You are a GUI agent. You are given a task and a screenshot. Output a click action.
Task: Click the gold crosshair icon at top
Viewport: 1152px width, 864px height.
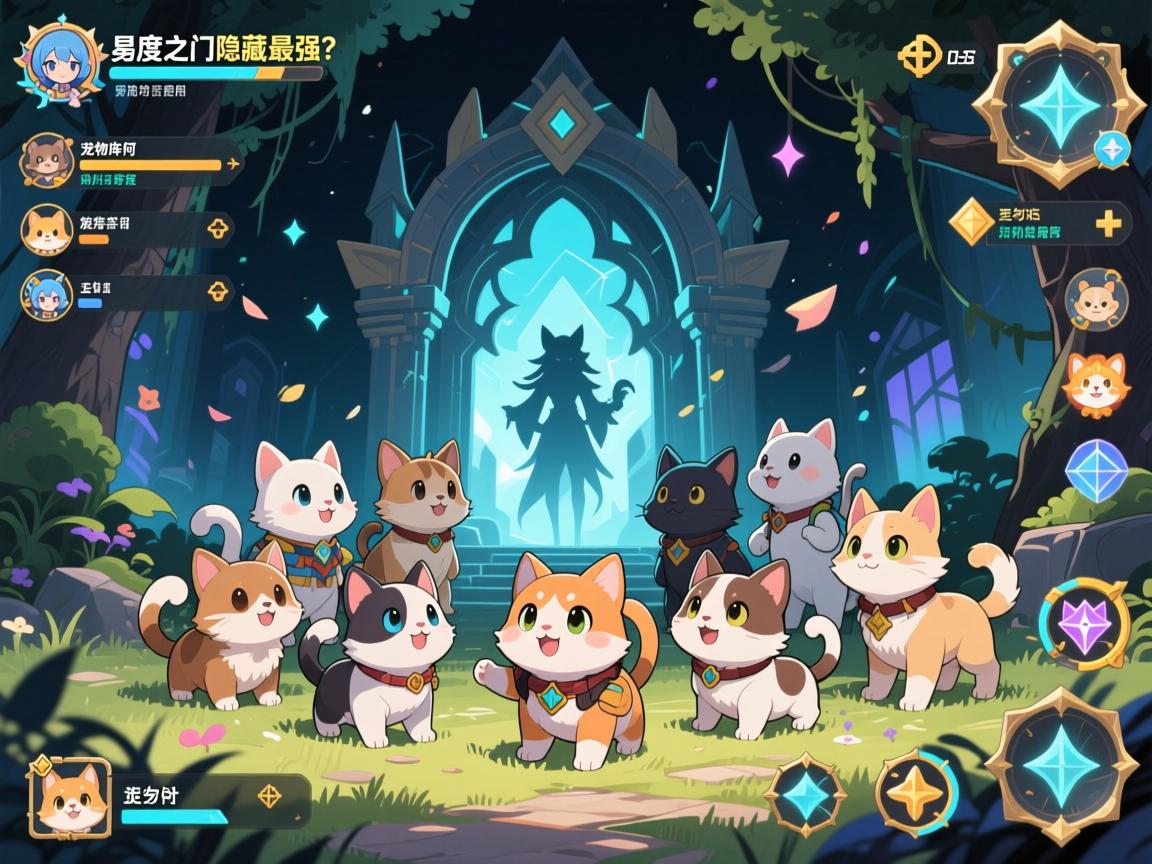918,56
